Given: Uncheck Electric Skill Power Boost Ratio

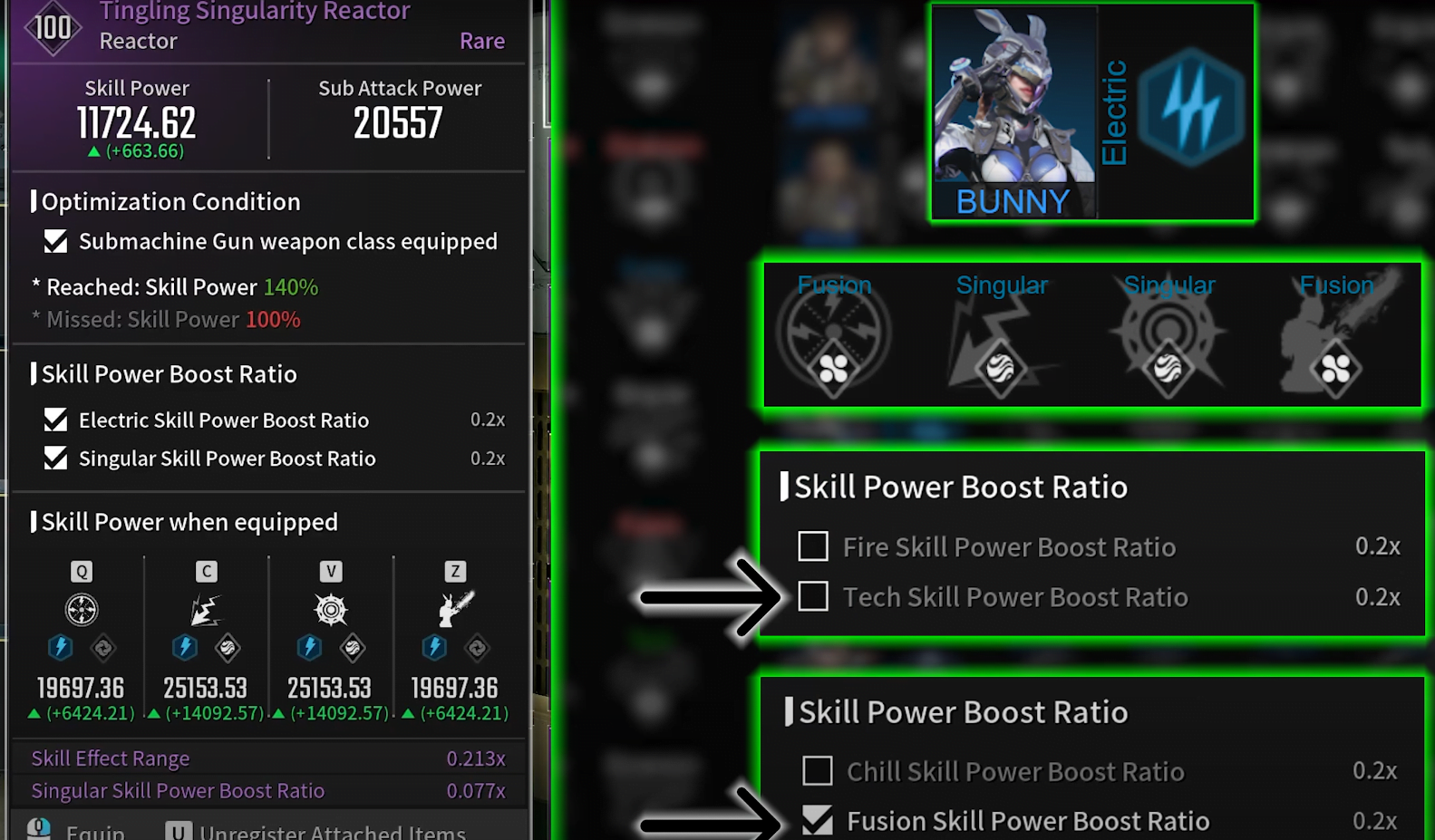Looking at the screenshot, I should tap(55, 420).
